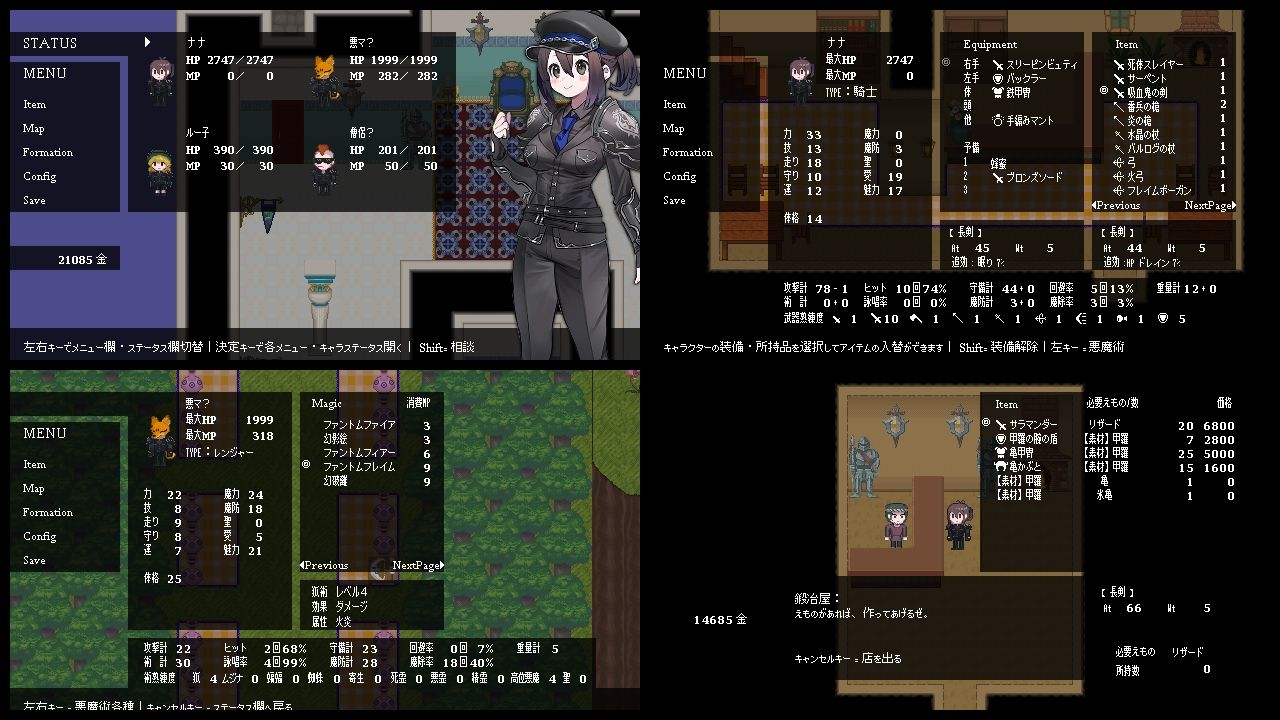Click the buckler shield icon in the Equipment panel
This screenshot has height=720, width=1280.
pyautogui.click(x=998, y=78)
